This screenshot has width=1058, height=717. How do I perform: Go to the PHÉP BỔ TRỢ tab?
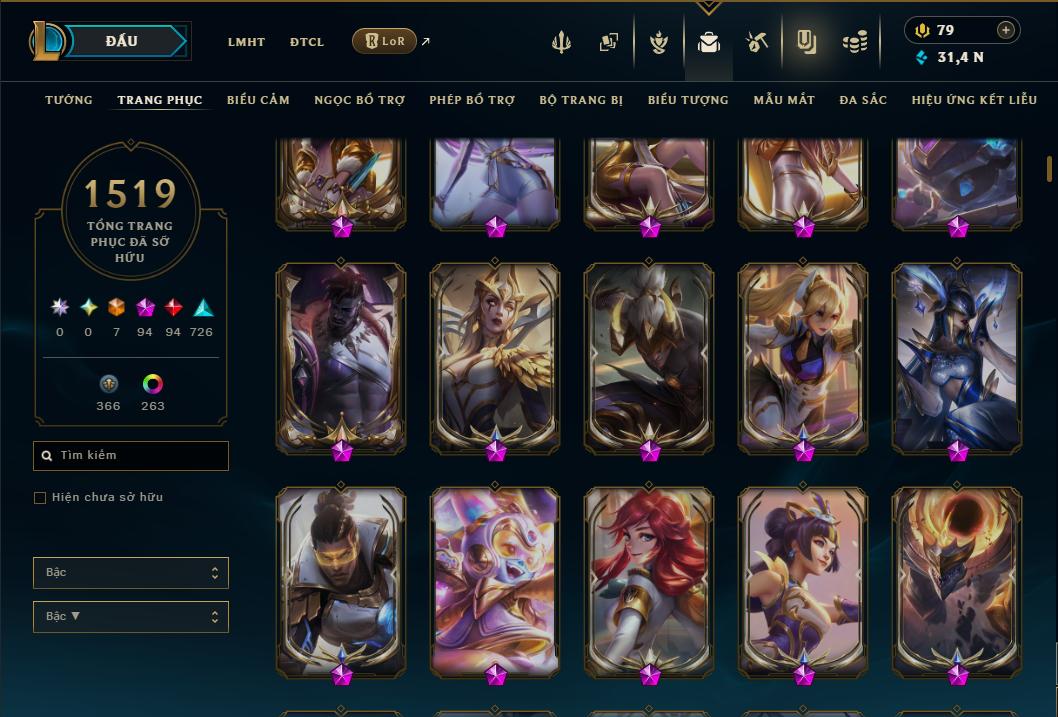(472, 100)
